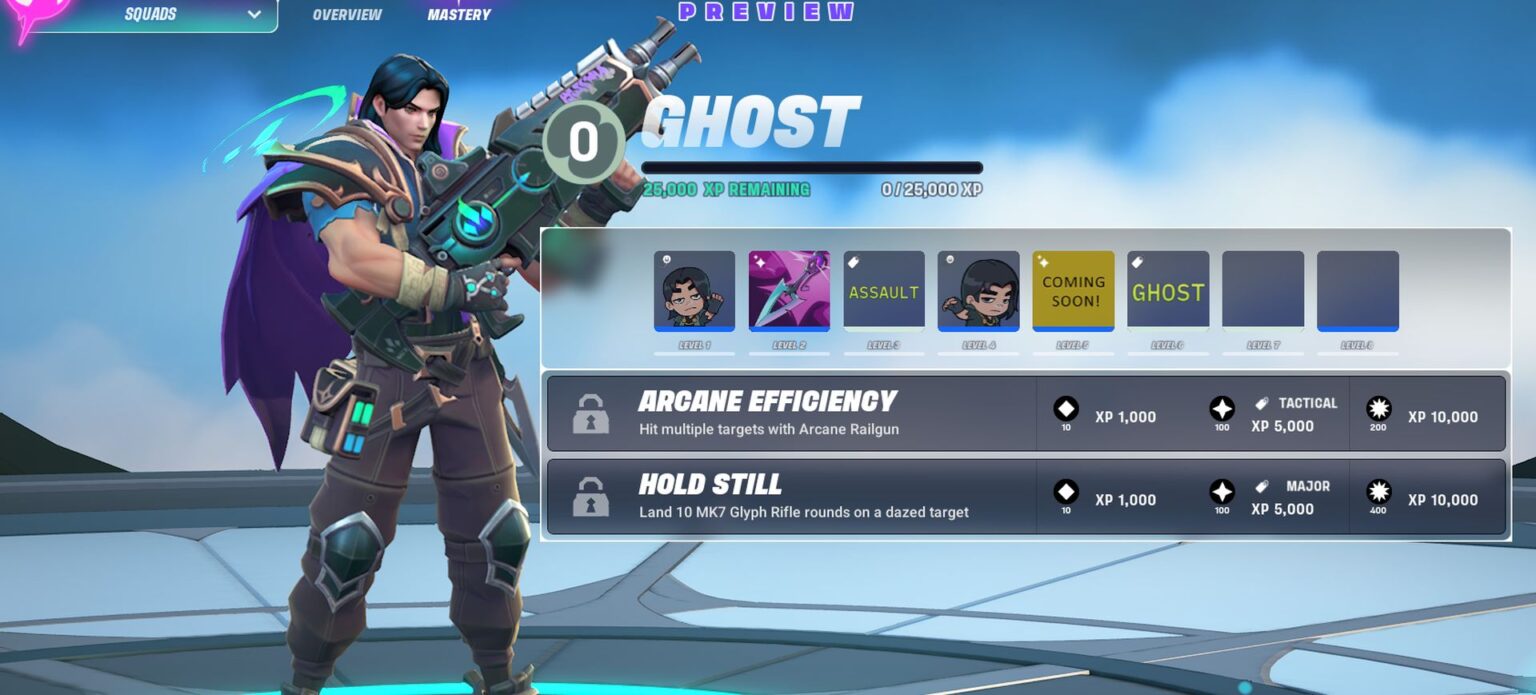Select the Level 4 character emote reward
Screen dimensions: 1536x695
[978, 290]
